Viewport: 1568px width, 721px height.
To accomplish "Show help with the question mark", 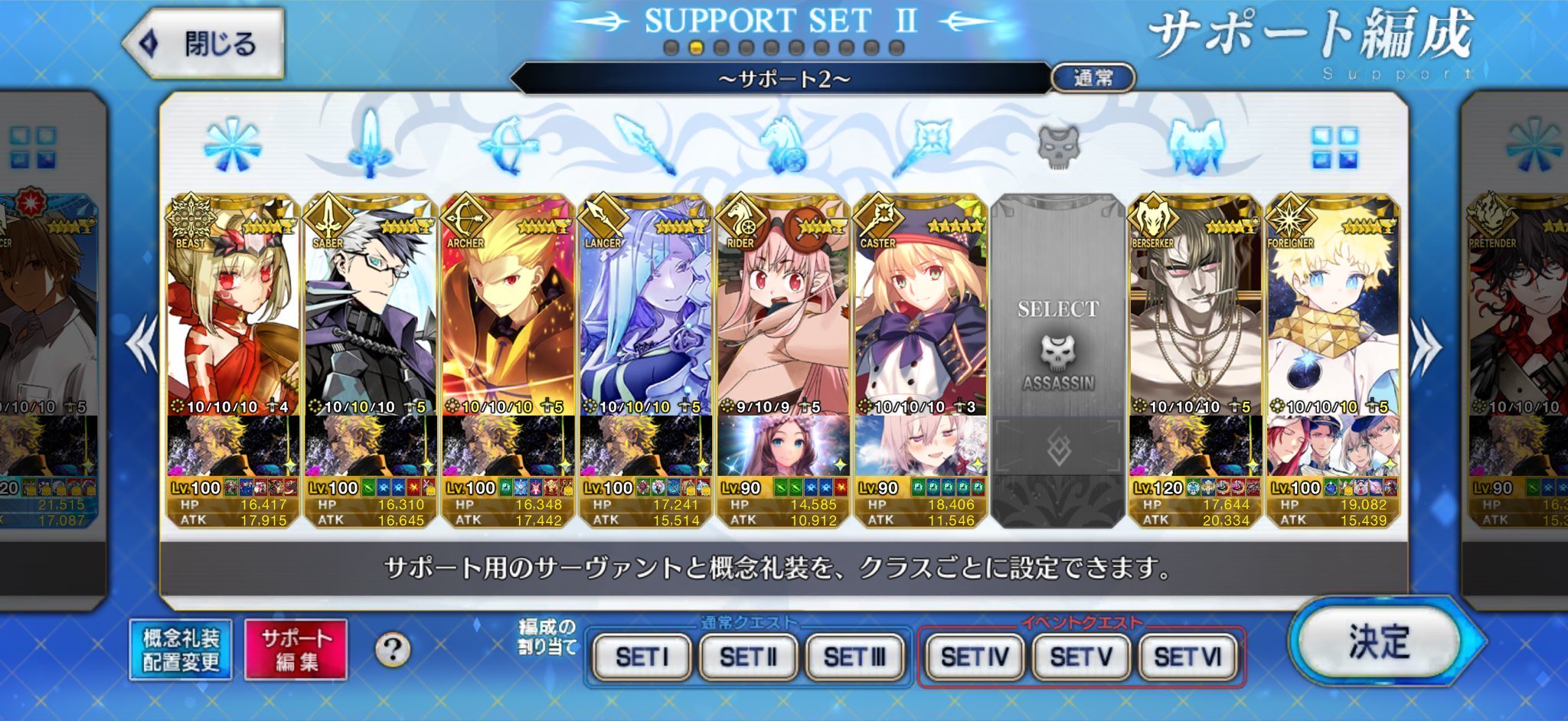I will [393, 650].
